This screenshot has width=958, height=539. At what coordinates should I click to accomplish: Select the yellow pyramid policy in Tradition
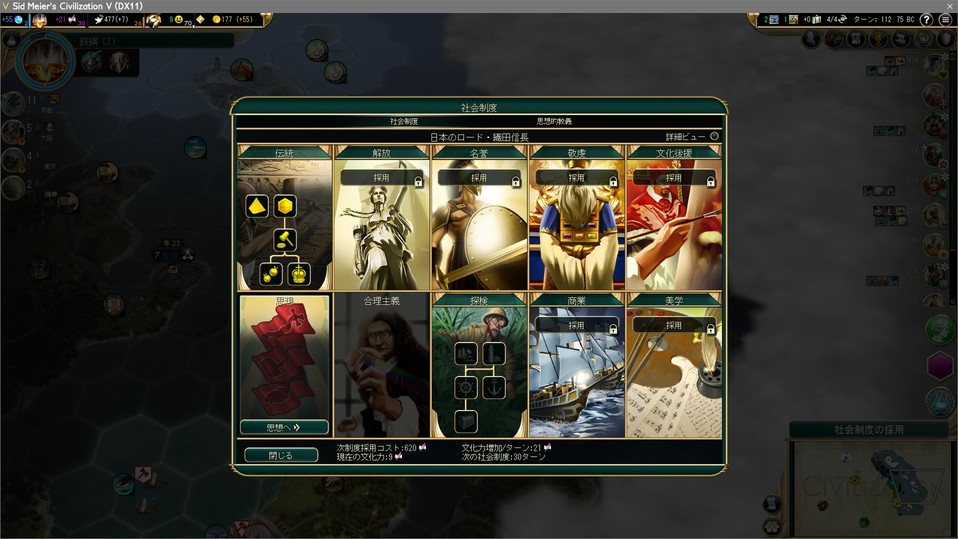click(257, 207)
